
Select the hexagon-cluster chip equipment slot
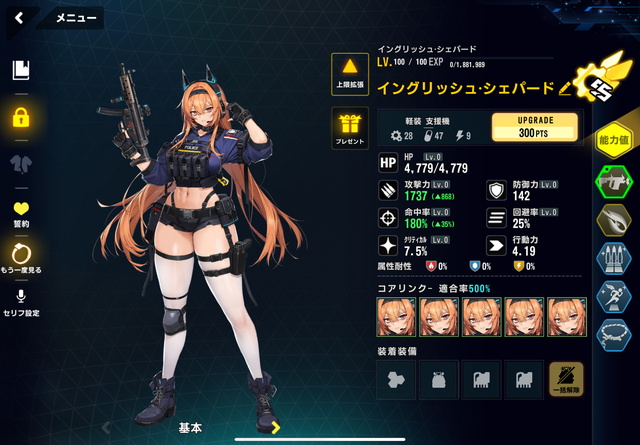395,380
